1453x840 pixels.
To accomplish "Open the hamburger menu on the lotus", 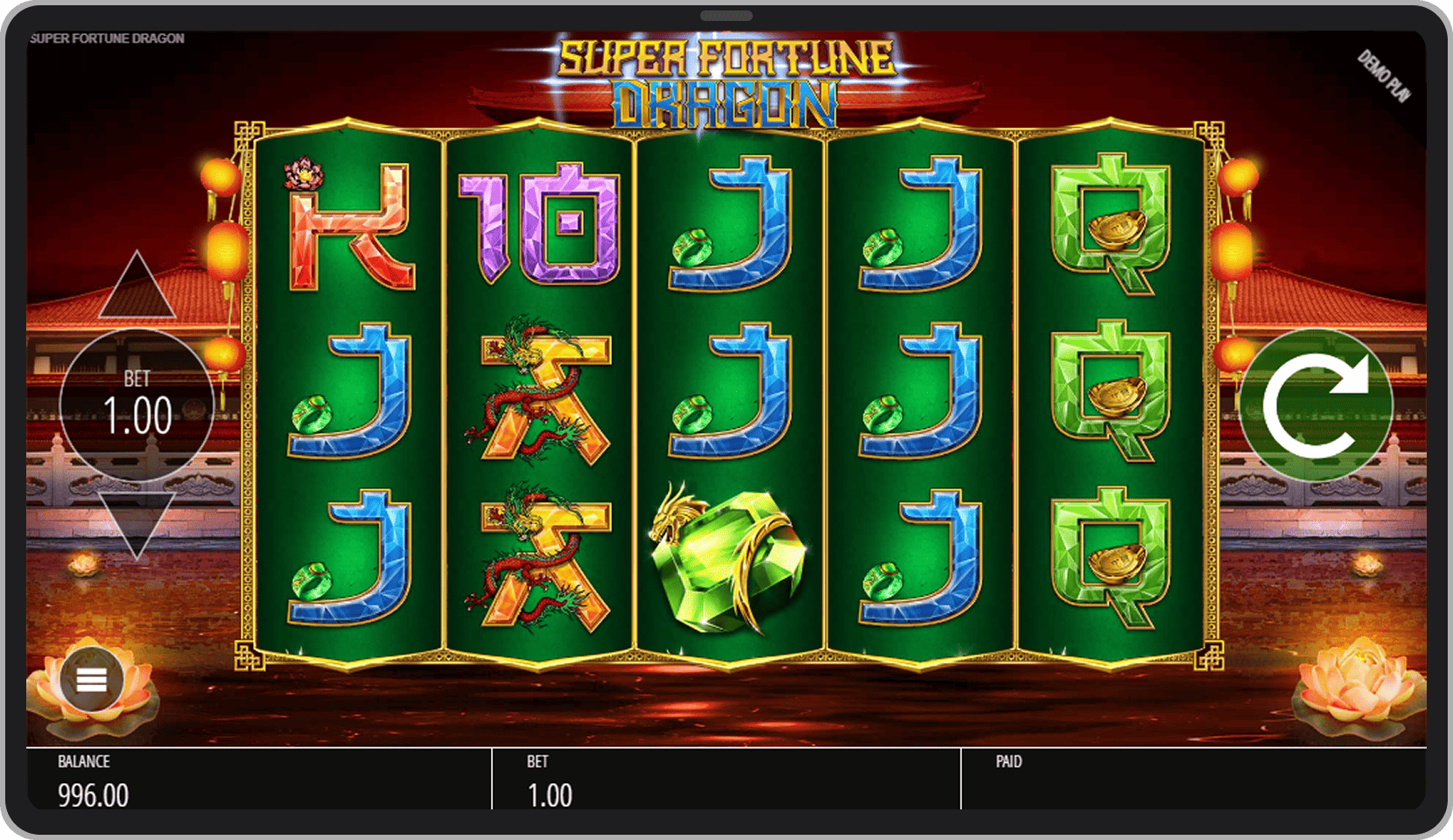I will point(92,680).
